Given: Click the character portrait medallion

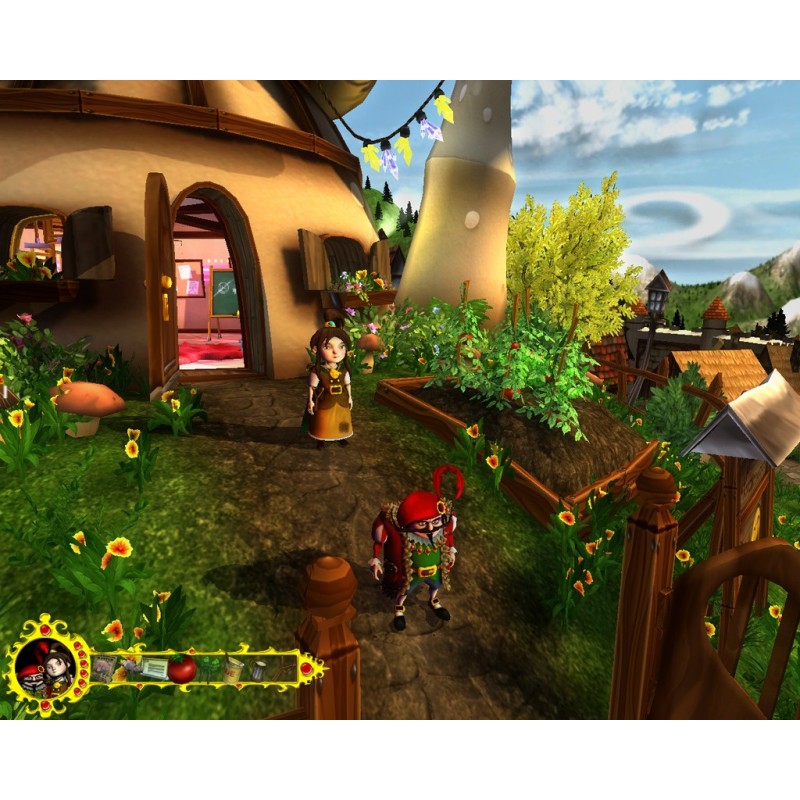Looking at the screenshot, I should (x=44, y=668).
